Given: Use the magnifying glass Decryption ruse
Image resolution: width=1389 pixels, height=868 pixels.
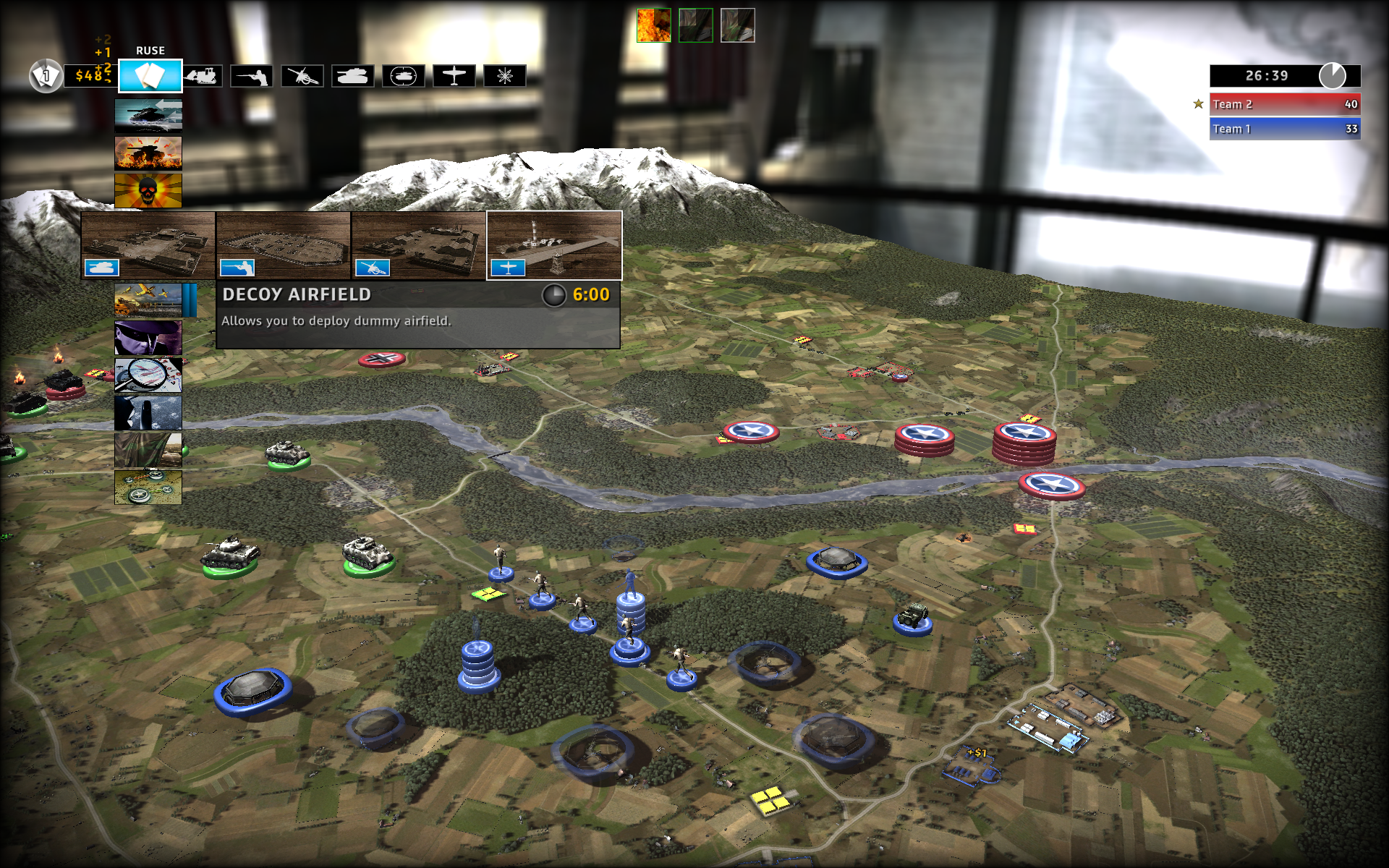Looking at the screenshot, I should (148, 375).
